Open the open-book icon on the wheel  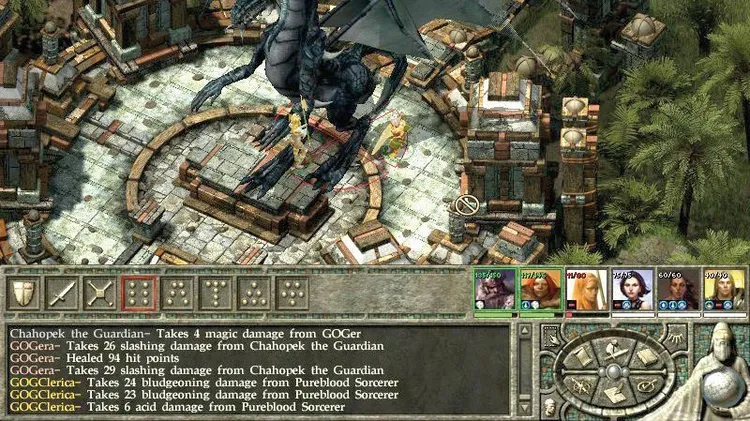(646, 355)
